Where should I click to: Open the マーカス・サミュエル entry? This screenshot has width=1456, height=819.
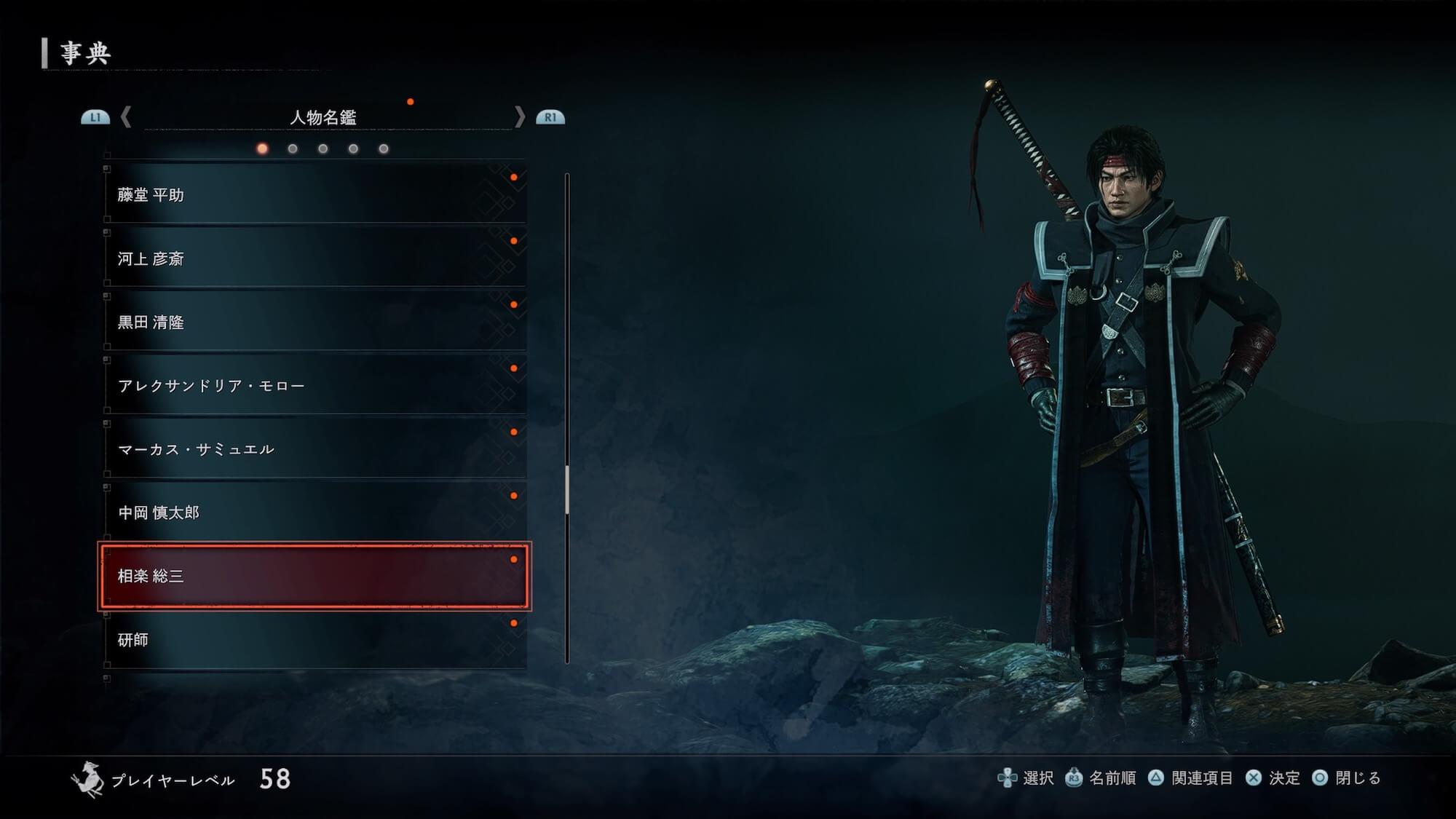coord(314,449)
